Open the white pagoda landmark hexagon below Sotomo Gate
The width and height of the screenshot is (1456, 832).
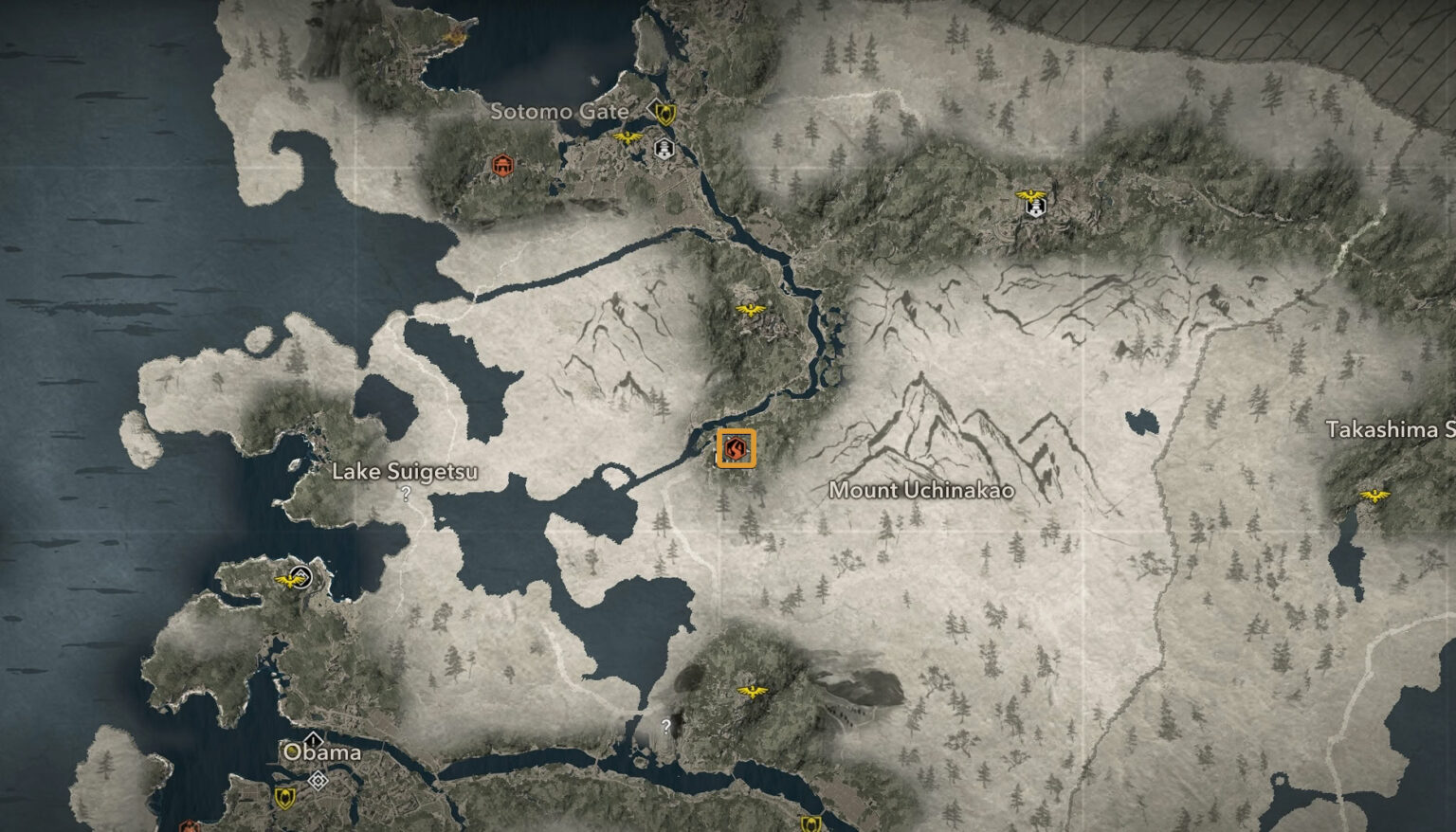point(664,150)
